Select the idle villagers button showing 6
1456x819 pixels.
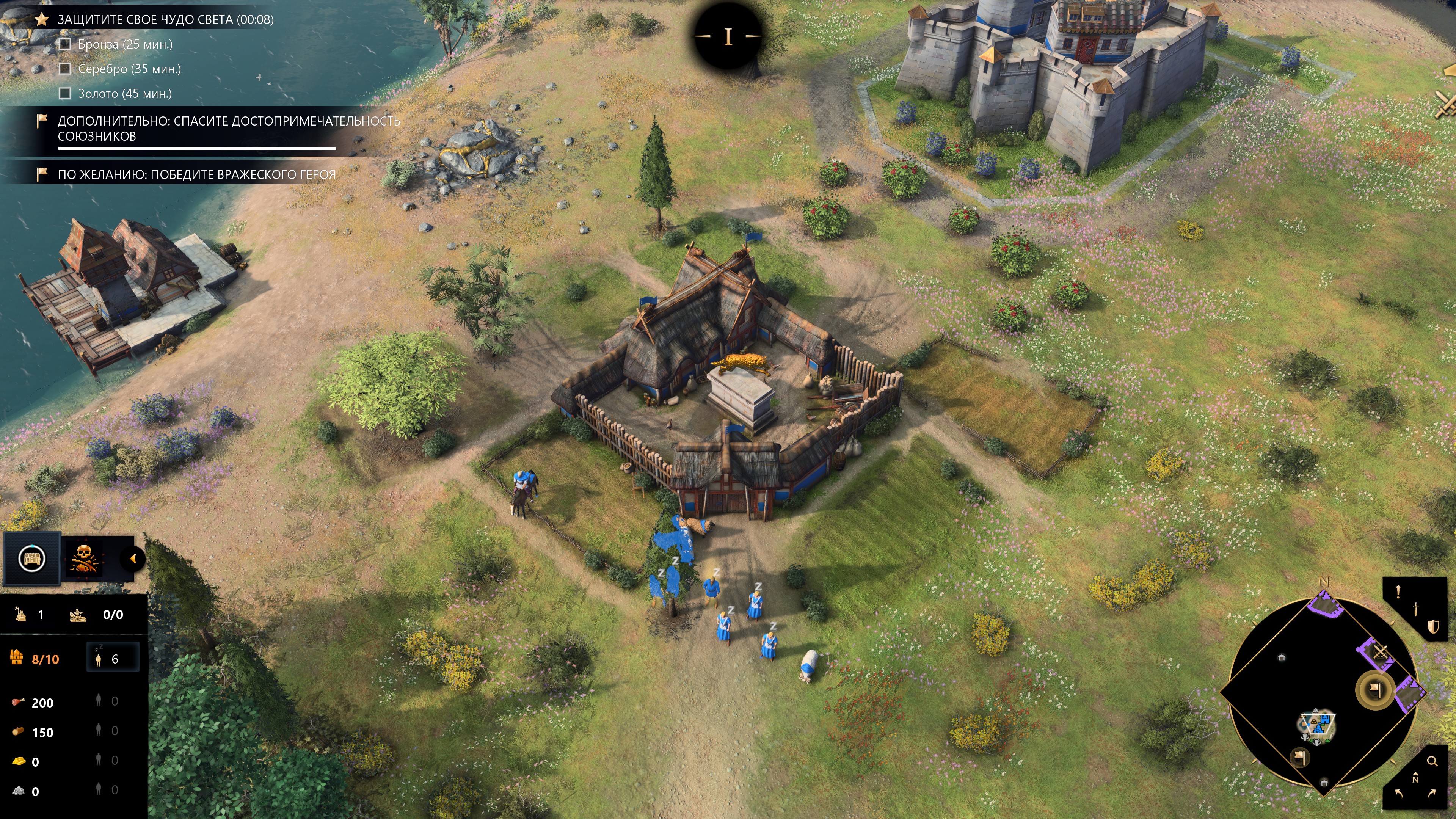tap(113, 659)
